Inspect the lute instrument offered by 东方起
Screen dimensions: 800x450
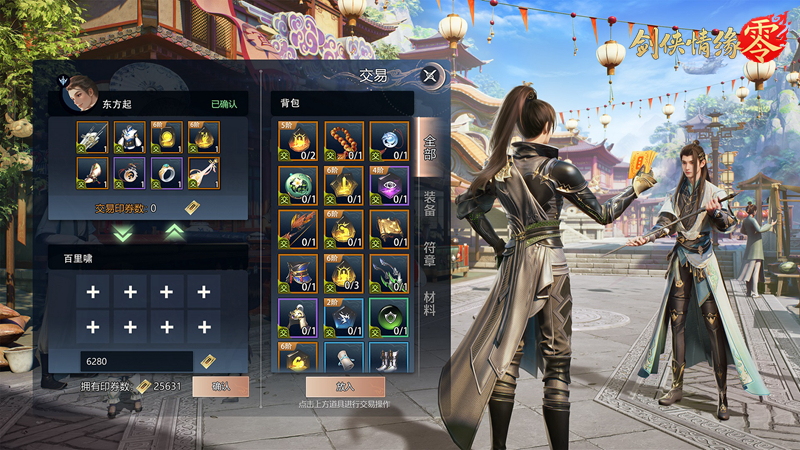[204, 174]
